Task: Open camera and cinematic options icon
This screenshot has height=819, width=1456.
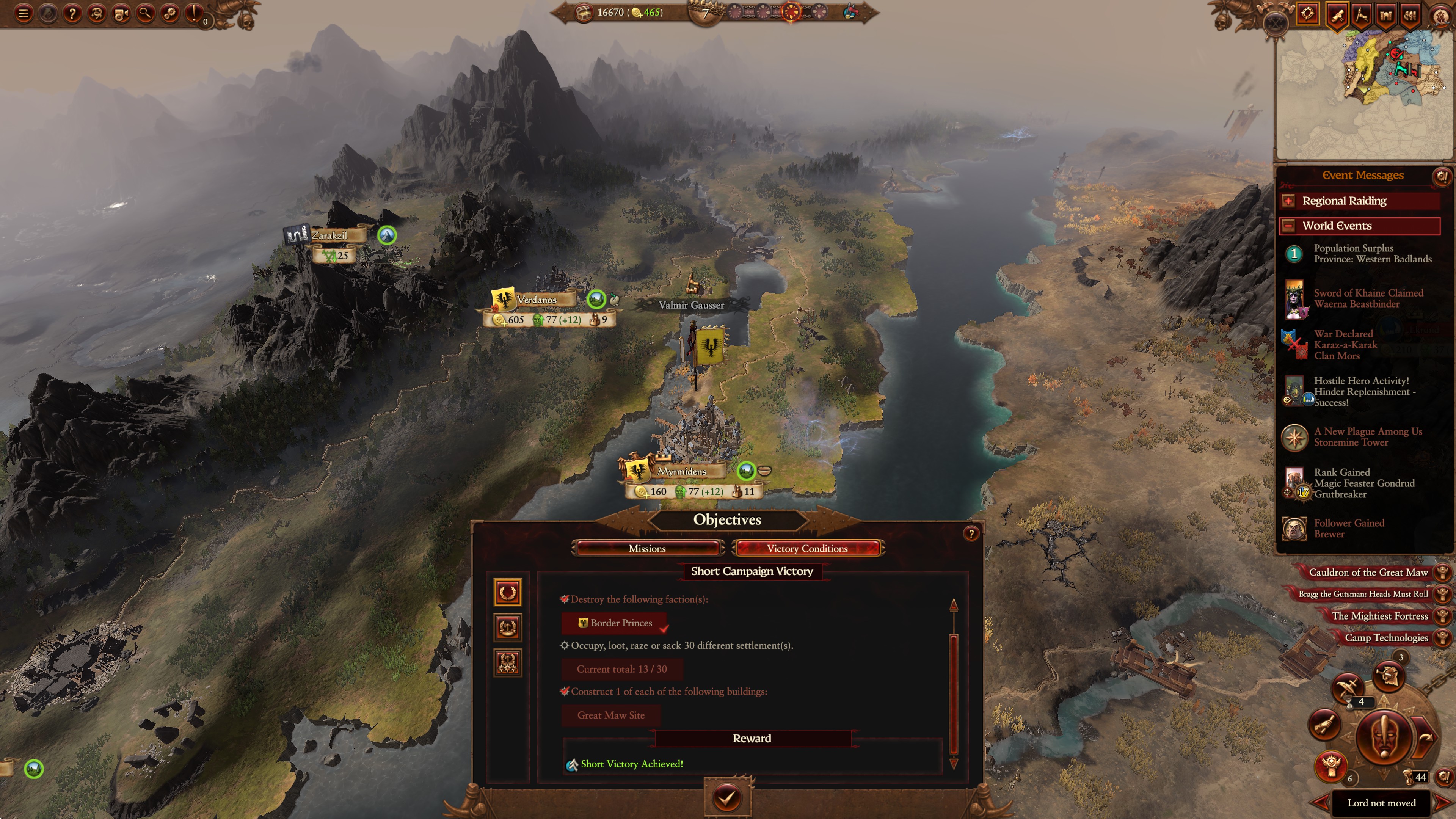Action: pyautogui.click(x=122, y=14)
